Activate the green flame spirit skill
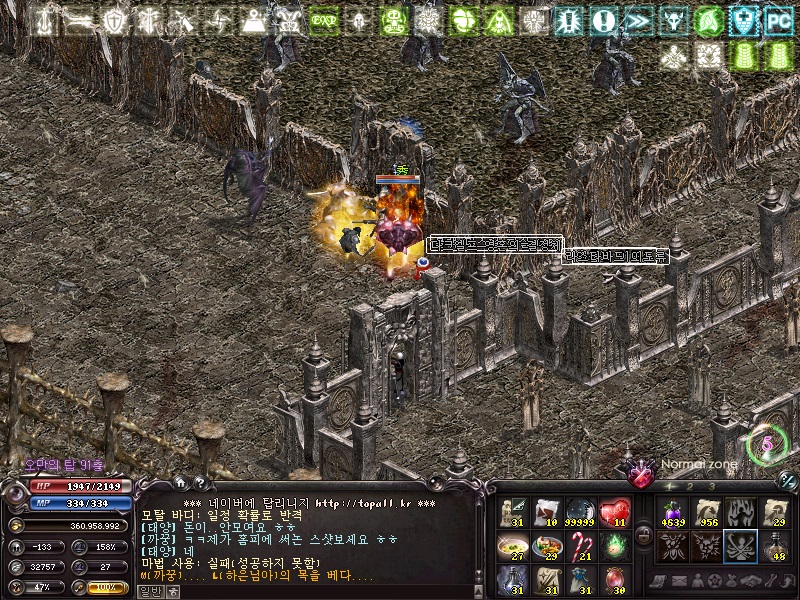The image size is (800, 600). (x=616, y=546)
